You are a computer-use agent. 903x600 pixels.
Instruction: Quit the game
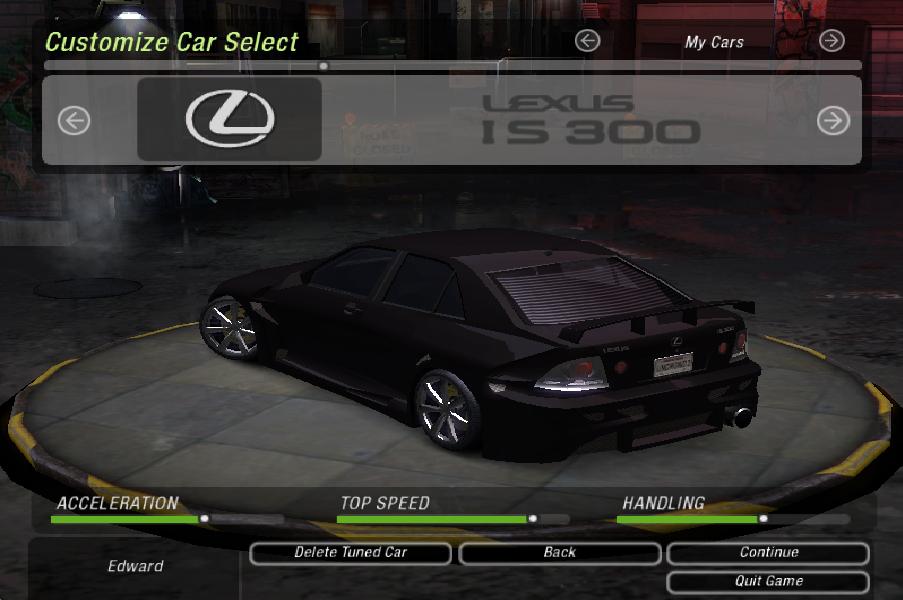click(x=768, y=581)
